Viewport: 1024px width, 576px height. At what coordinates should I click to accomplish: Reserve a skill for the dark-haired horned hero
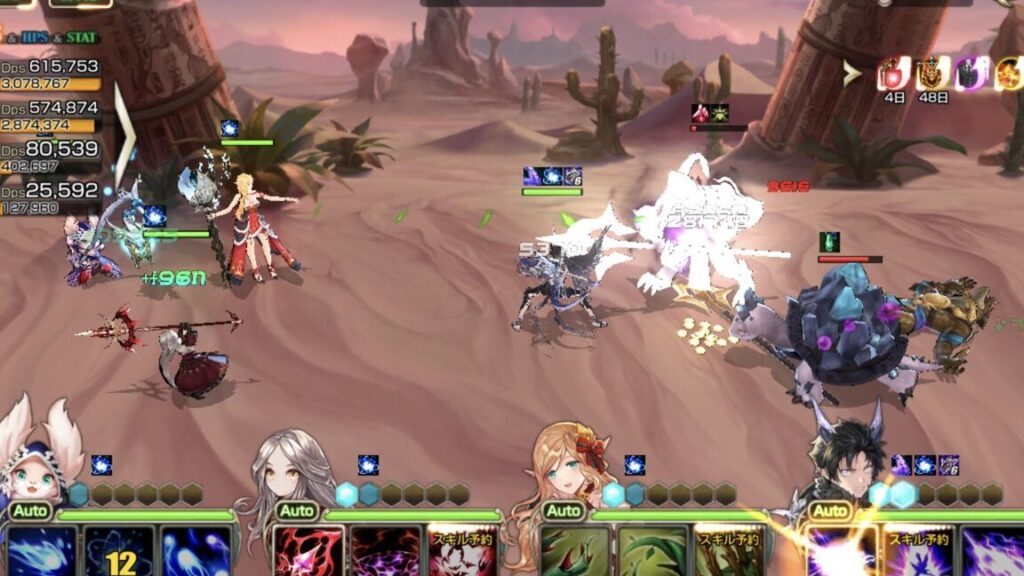click(918, 551)
